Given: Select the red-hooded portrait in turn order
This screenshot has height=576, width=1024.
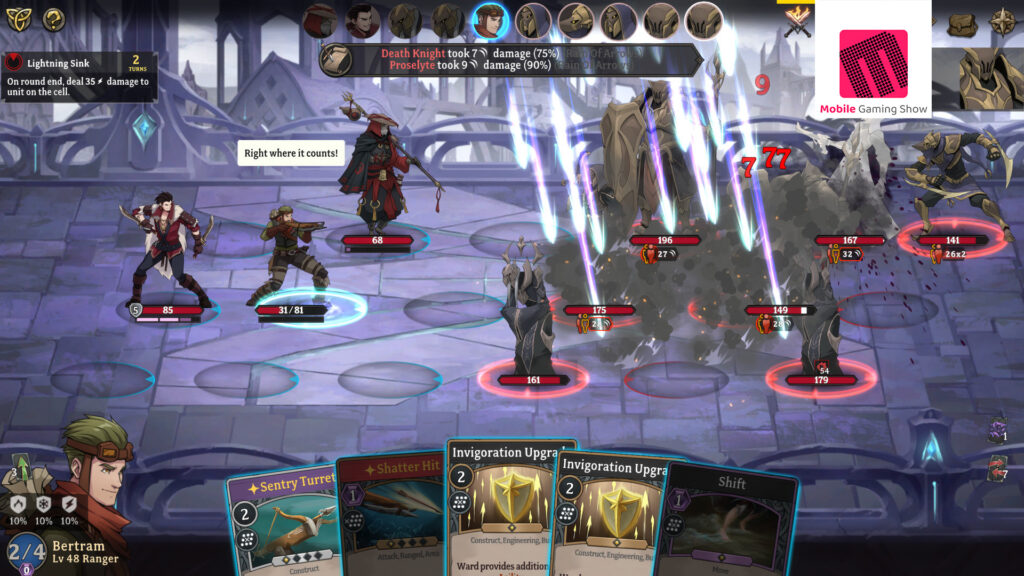Looking at the screenshot, I should click(320, 20).
